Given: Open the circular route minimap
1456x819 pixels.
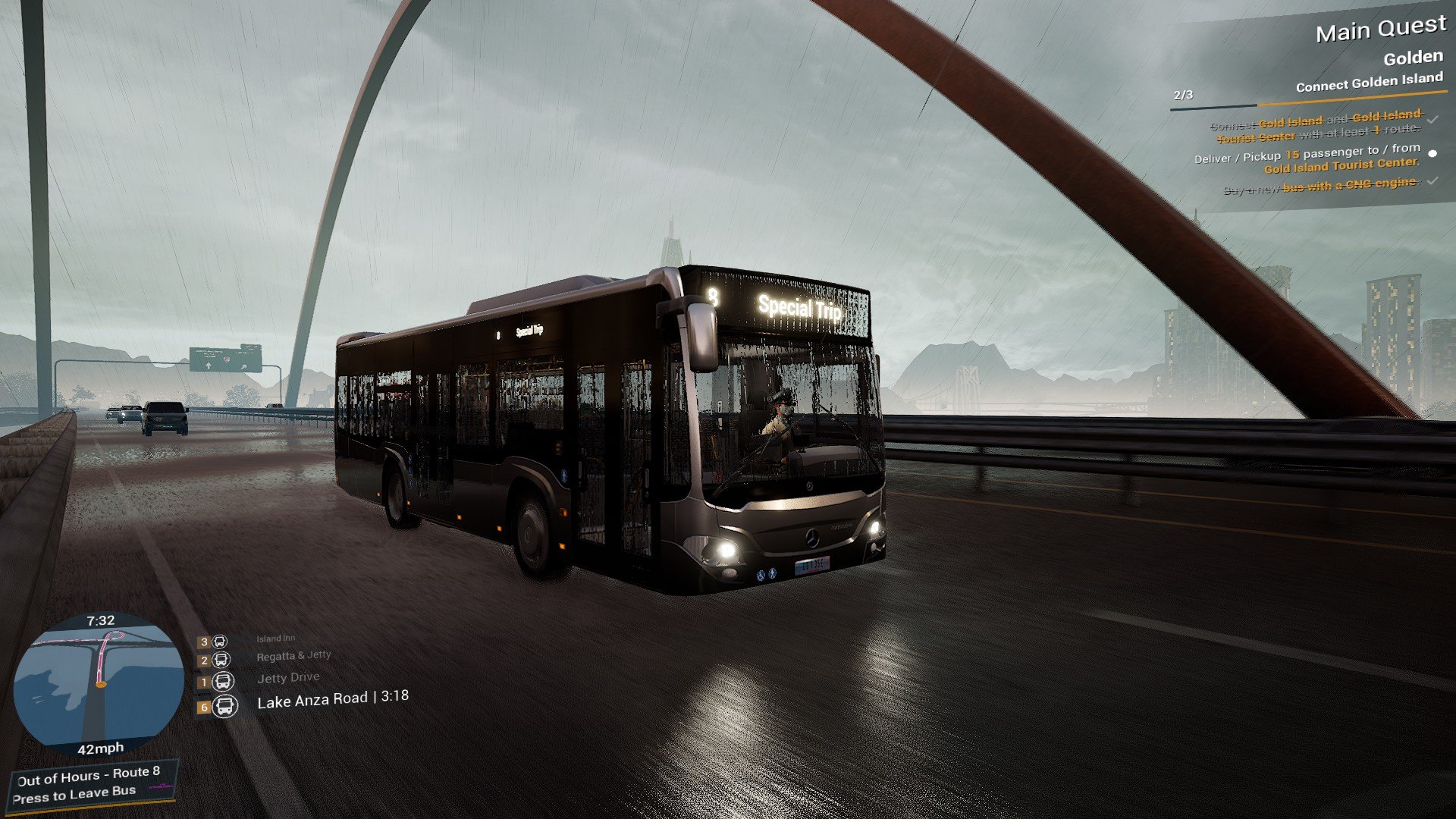Looking at the screenshot, I should coord(99,686).
